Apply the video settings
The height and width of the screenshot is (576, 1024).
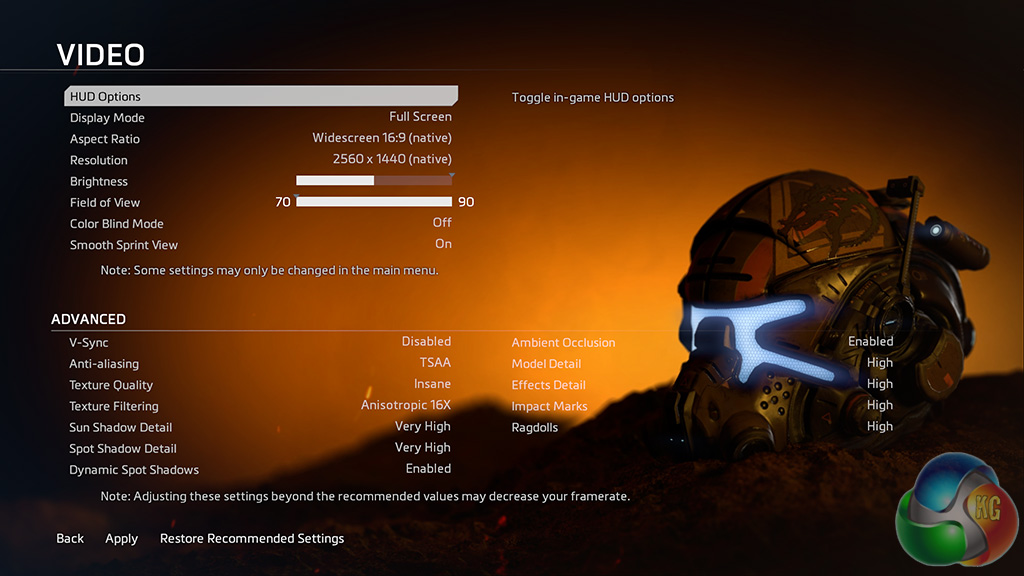click(x=122, y=539)
